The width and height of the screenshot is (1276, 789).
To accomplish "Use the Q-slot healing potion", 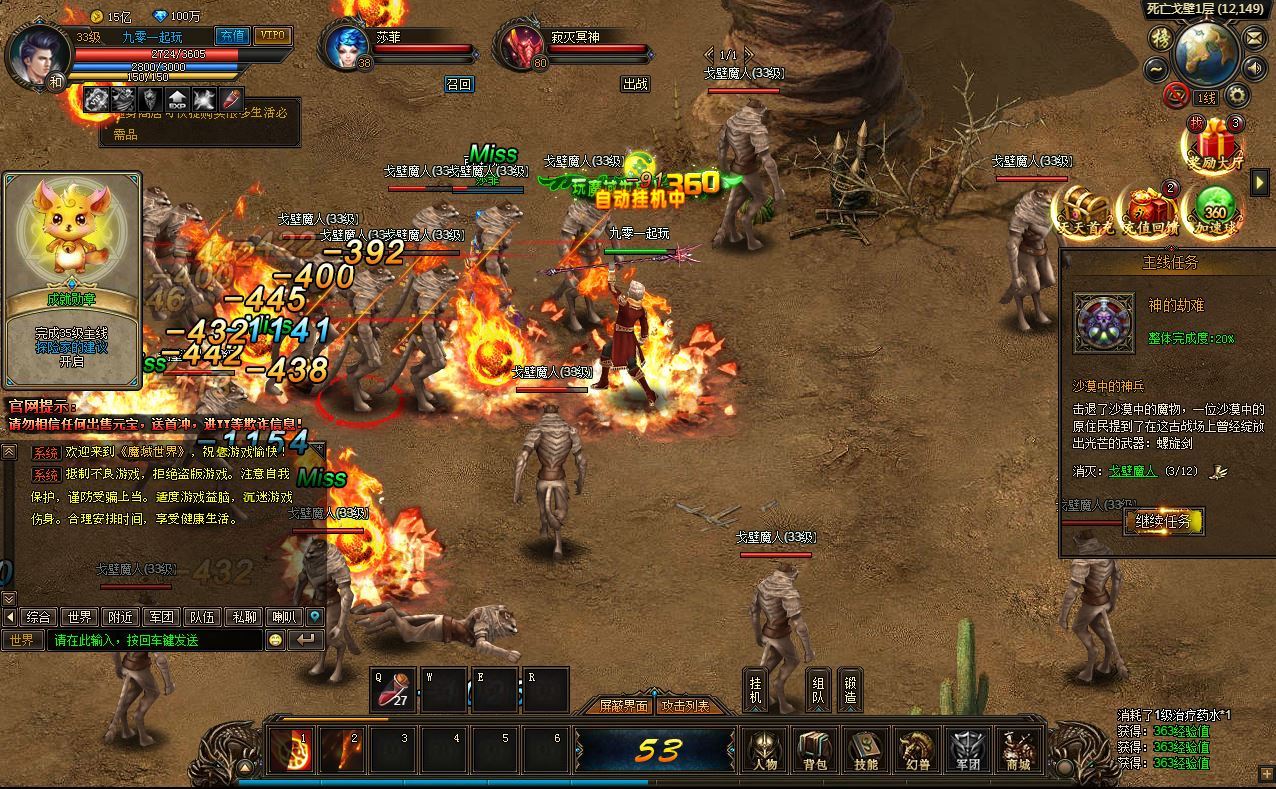I will tap(395, 689).
